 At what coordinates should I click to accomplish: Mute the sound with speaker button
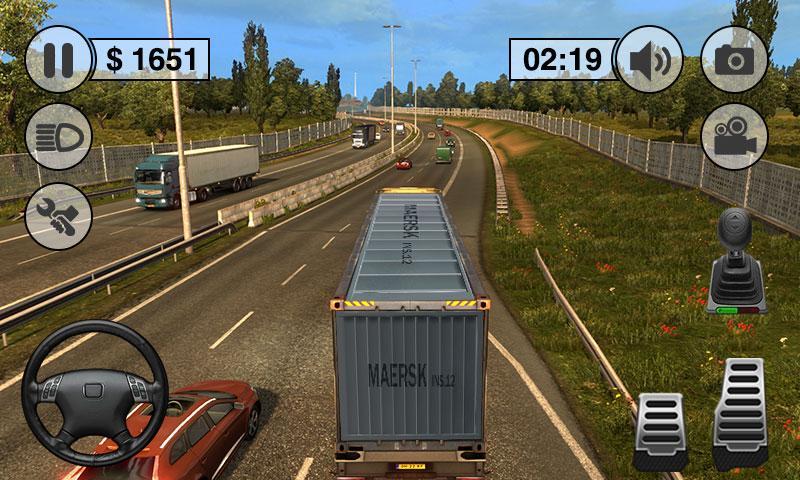650,59
